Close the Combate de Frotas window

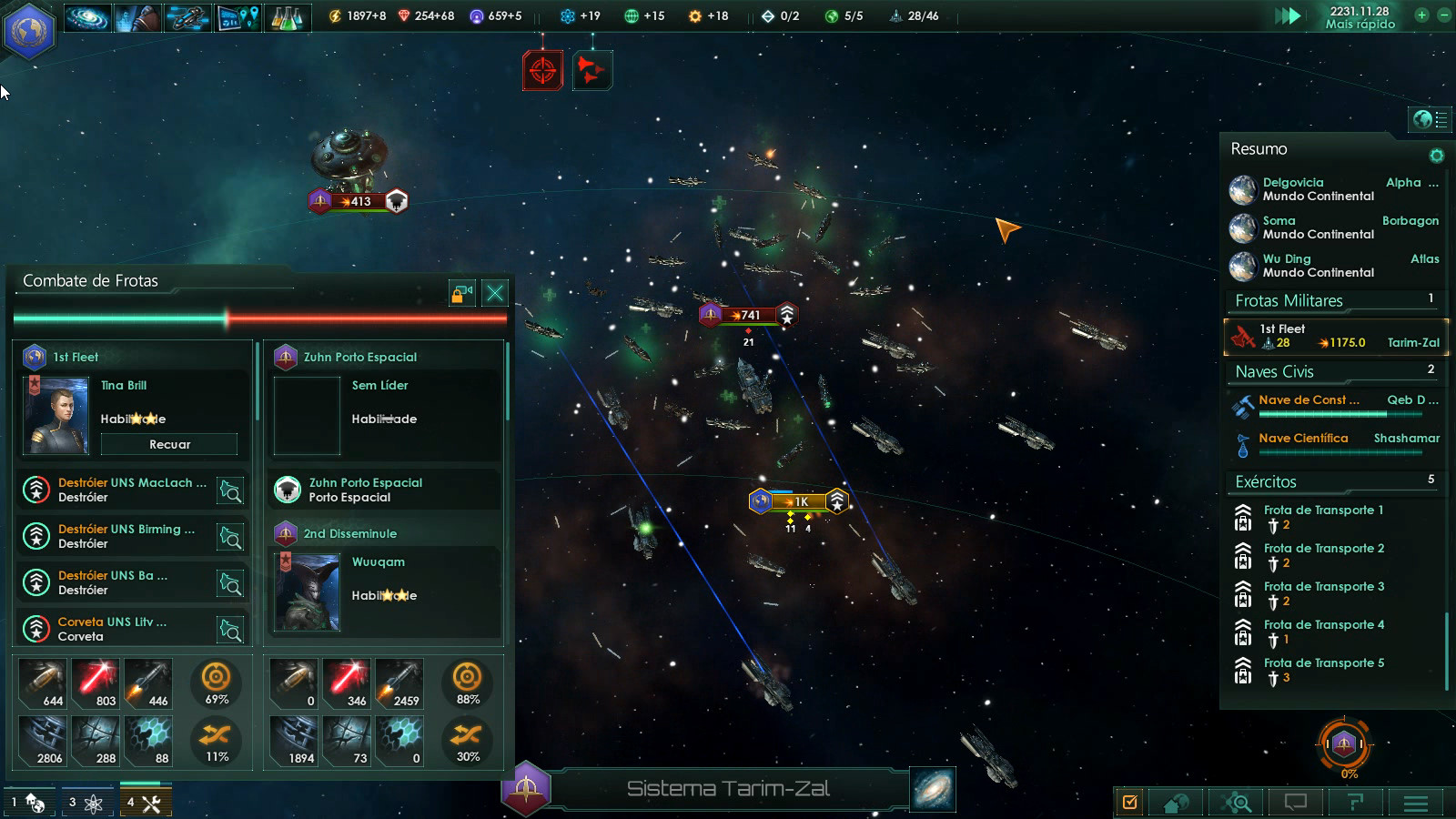pos(495,293)
